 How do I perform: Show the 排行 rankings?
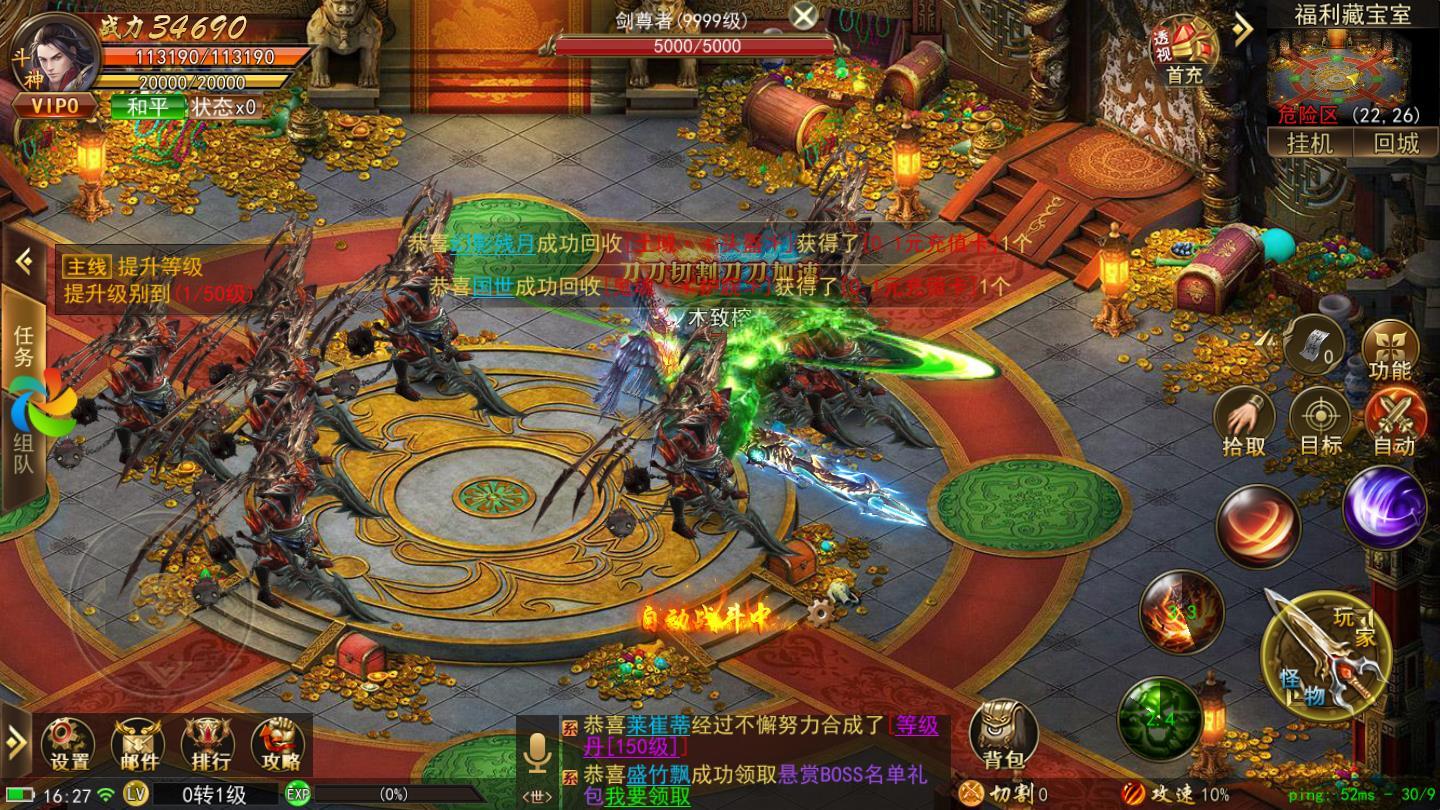click(208, 745)
